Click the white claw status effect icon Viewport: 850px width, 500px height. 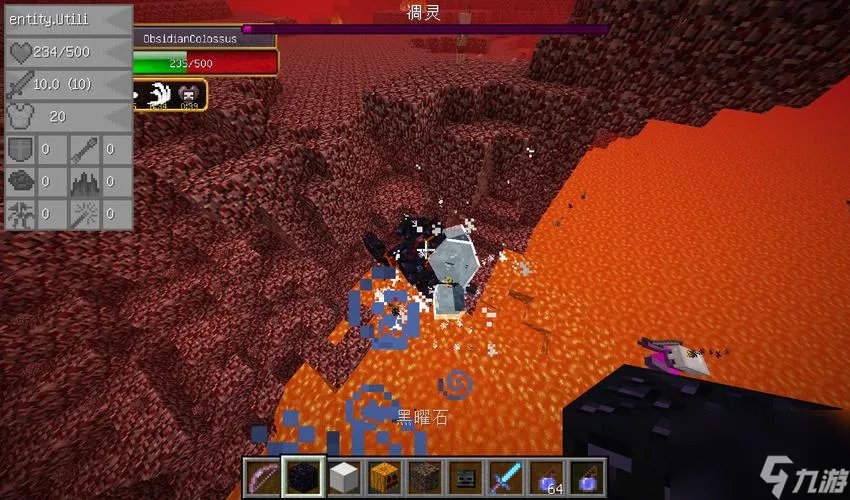(x=160, y=94)
